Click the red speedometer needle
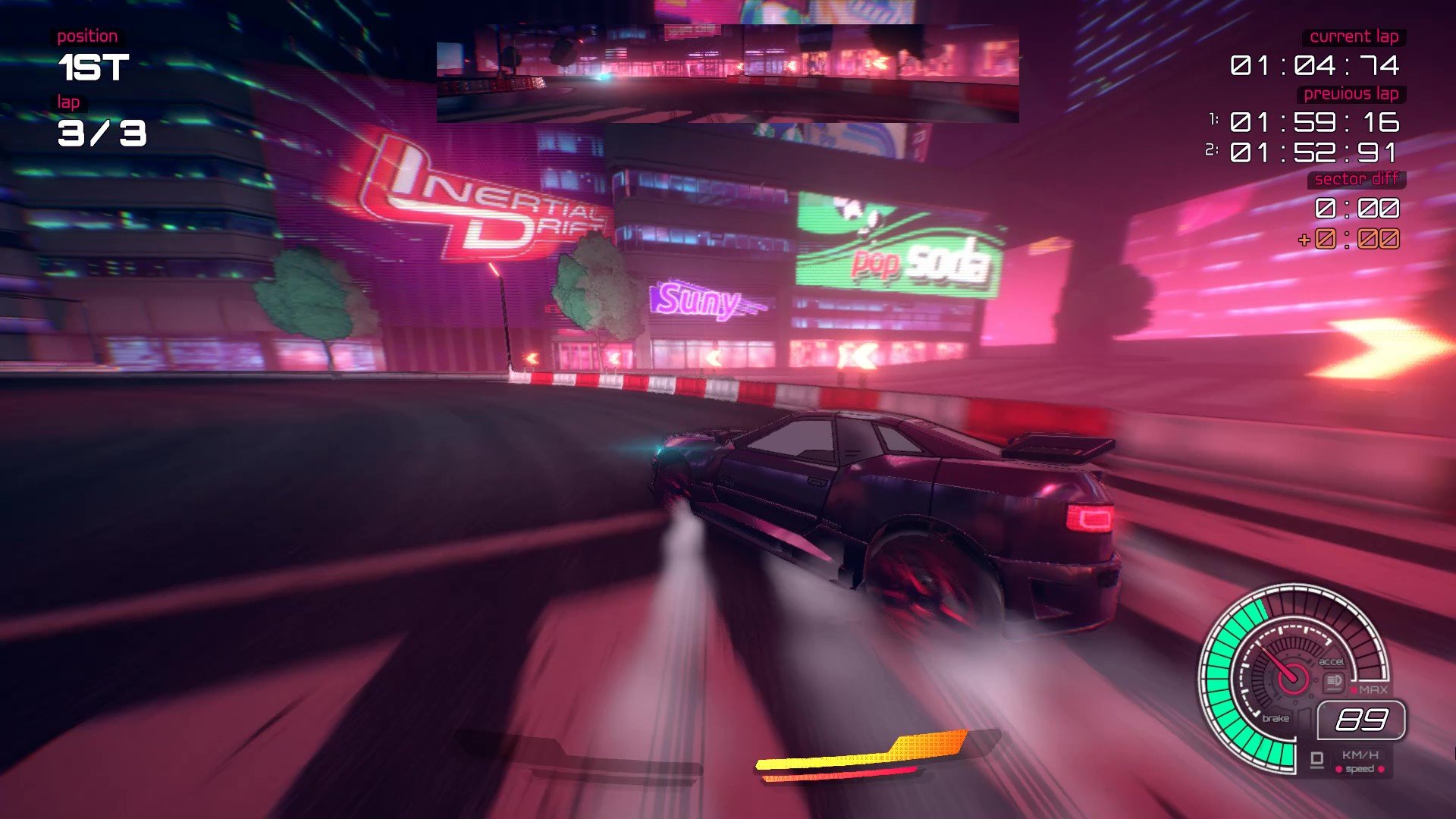This screenshot has height=819, width=1456. (x=1277, y=661)
